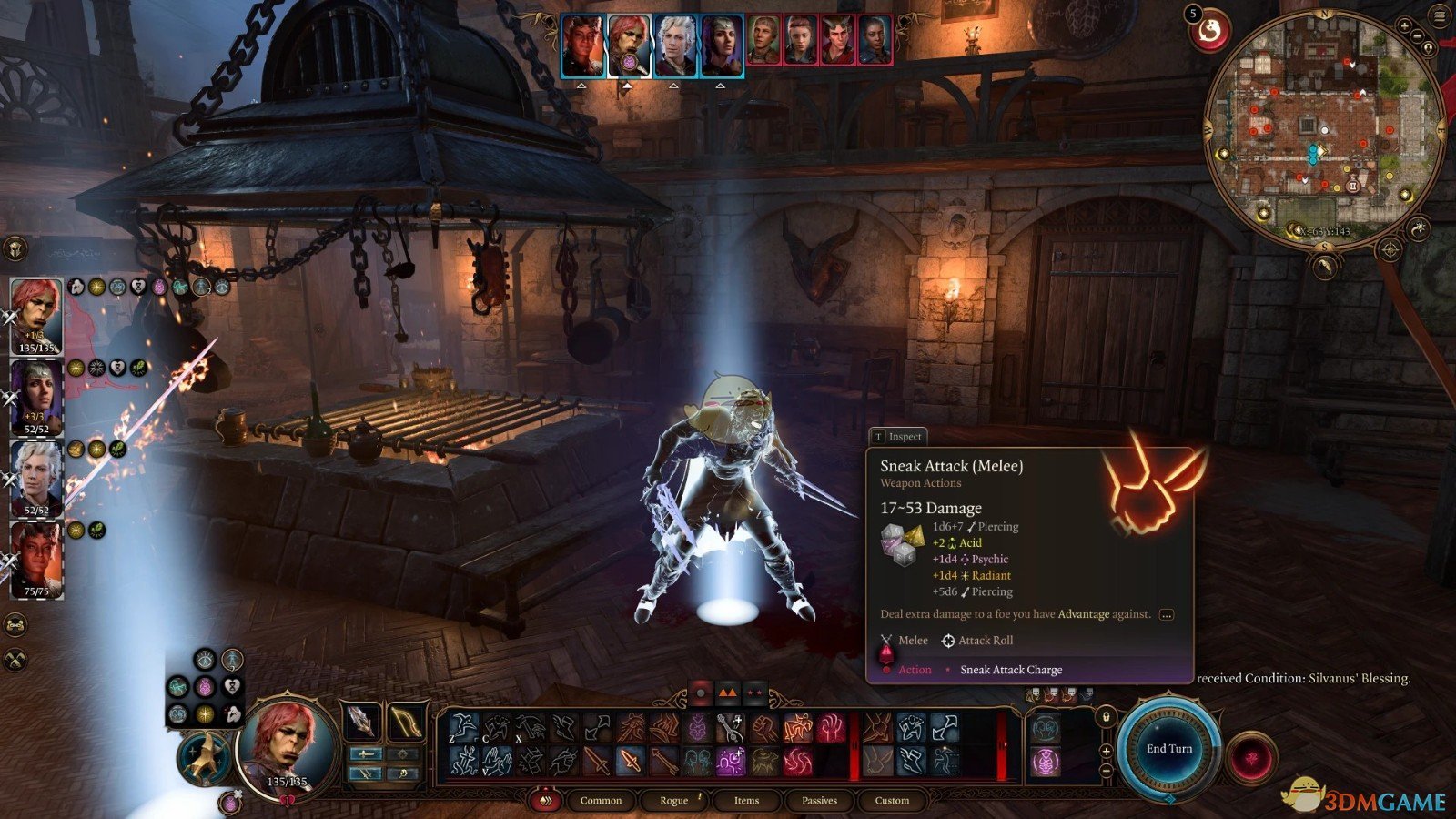This screenshot has height=819, width=1456.
Task: Expand the Sneak Attack tooltip description
Action: (x=1166, y=614)
